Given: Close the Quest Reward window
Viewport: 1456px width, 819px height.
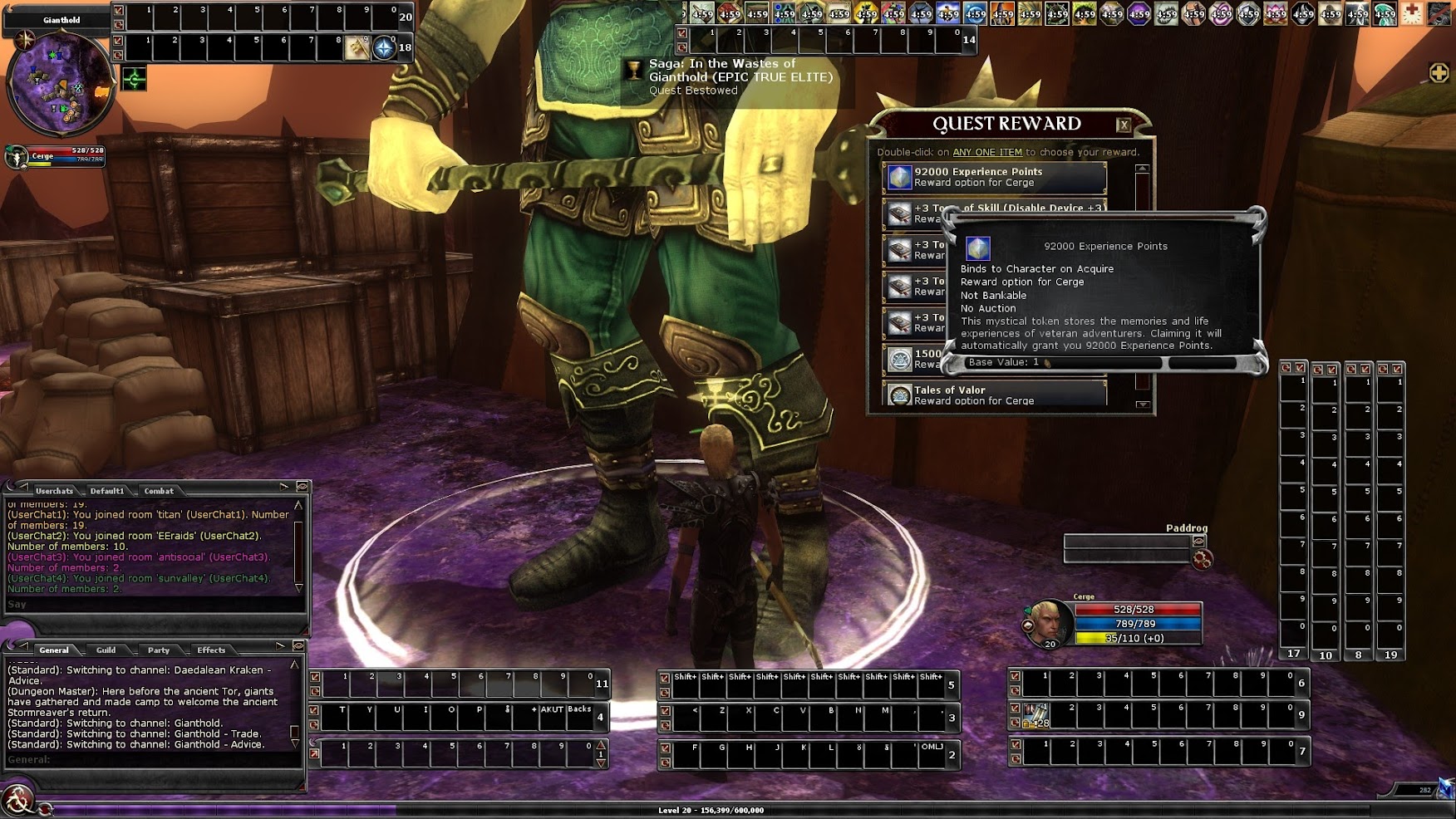Looking at the screenshot, I should [1124, 125].
